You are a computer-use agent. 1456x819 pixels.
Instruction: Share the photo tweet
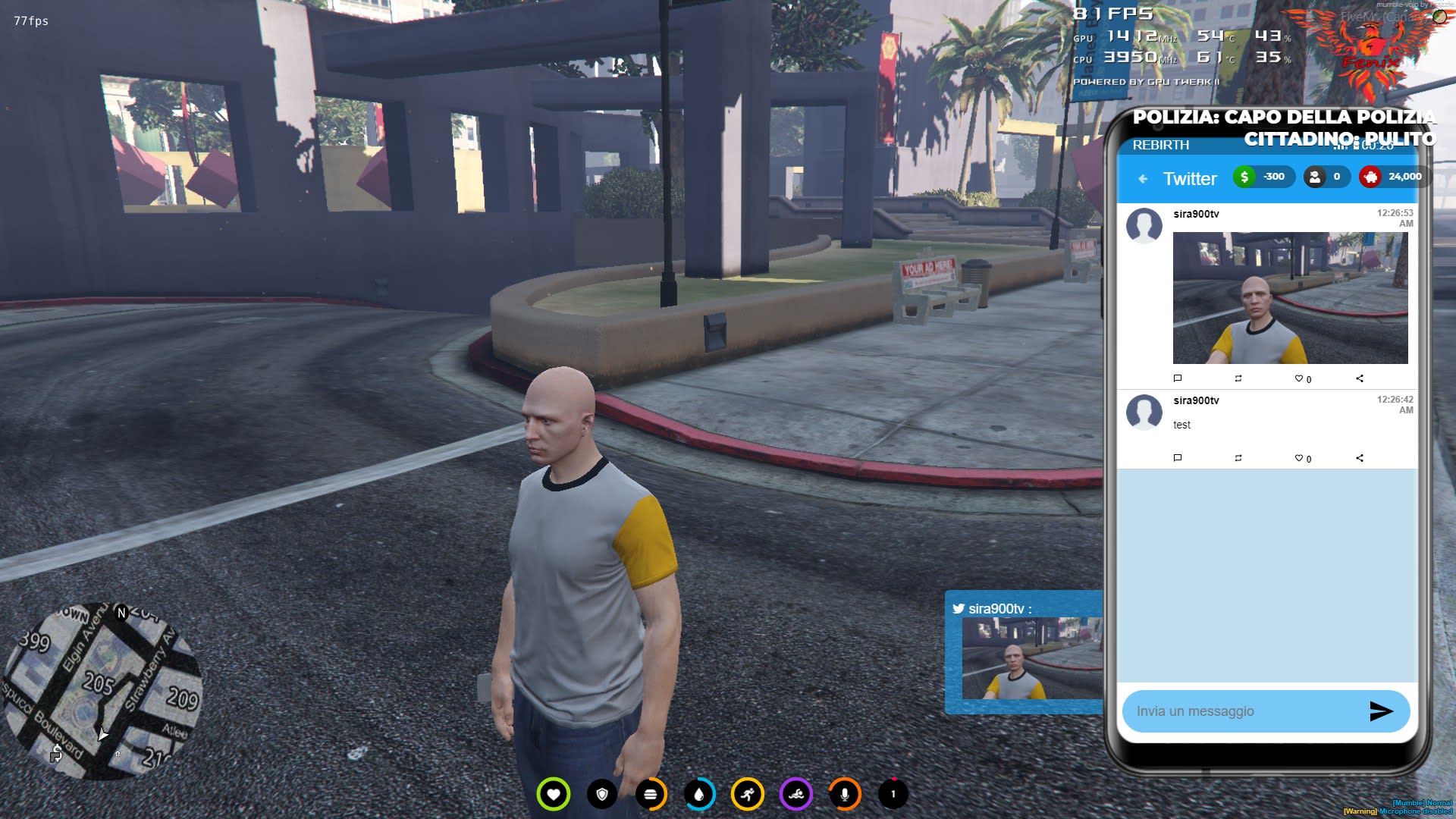(1360, 378)
